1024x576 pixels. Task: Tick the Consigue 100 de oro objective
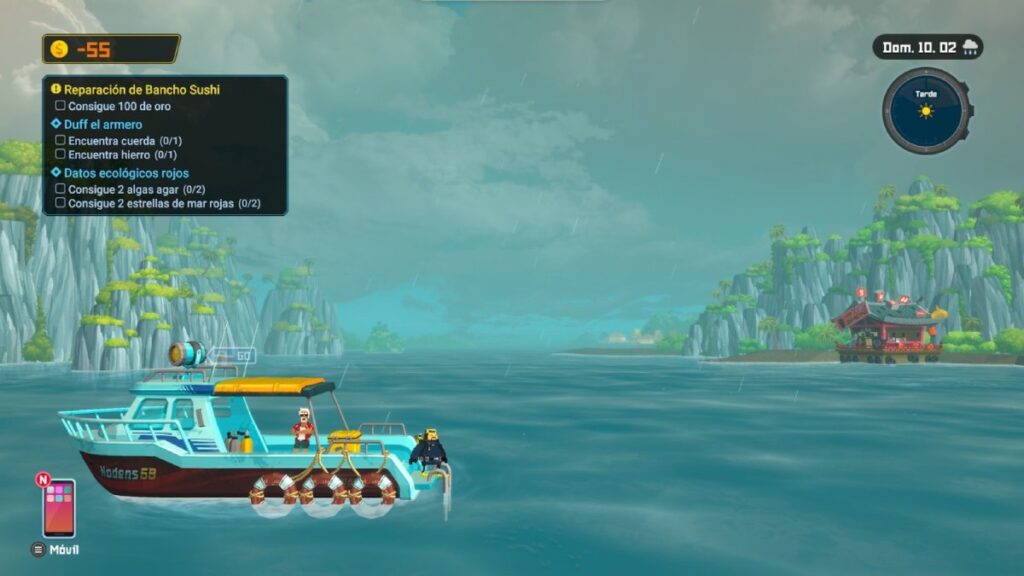click(61, 105)
